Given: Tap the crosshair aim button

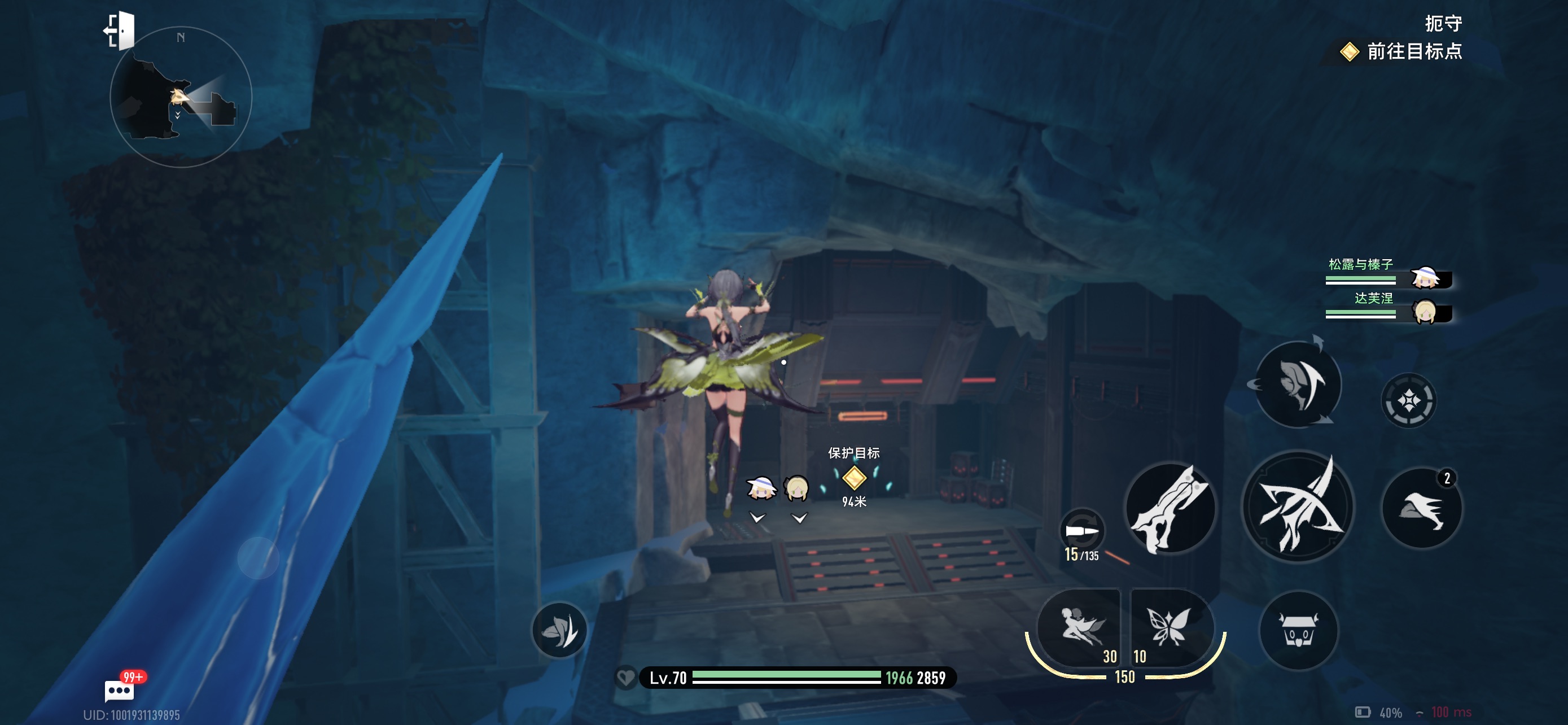Looking at the screenshot, I should 1408,400.
